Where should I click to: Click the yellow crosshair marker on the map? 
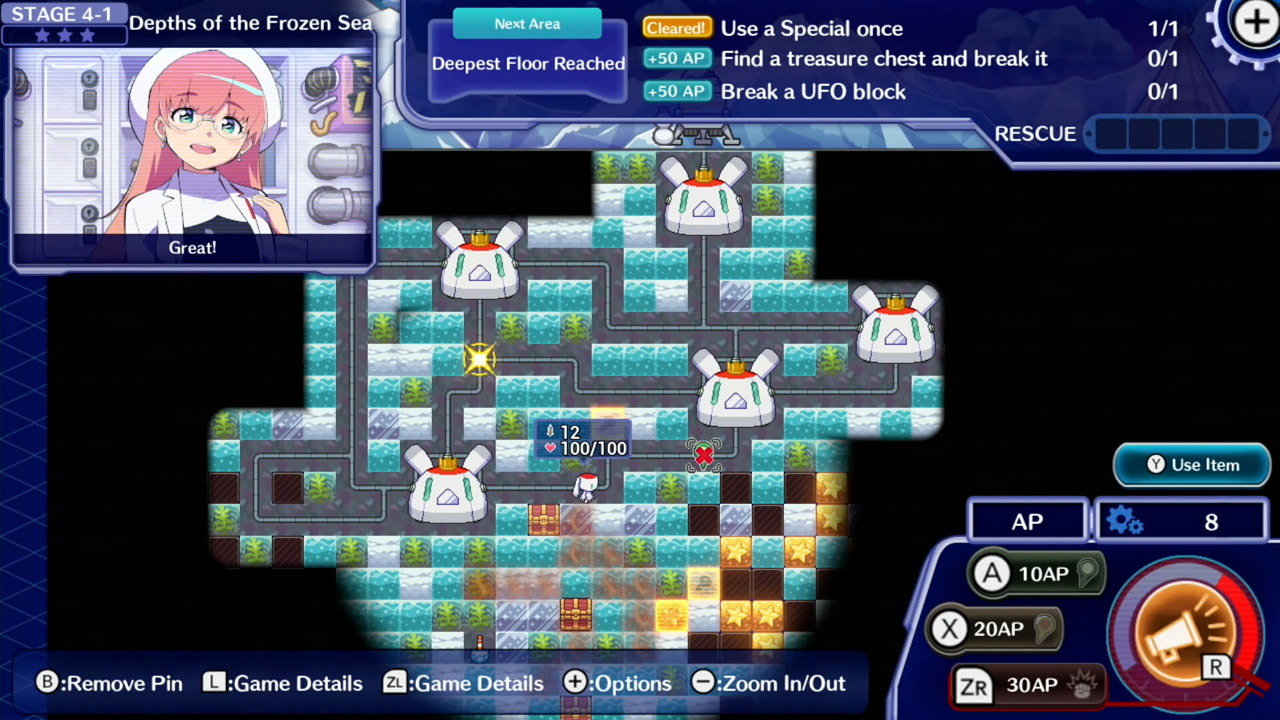point(479,359)
